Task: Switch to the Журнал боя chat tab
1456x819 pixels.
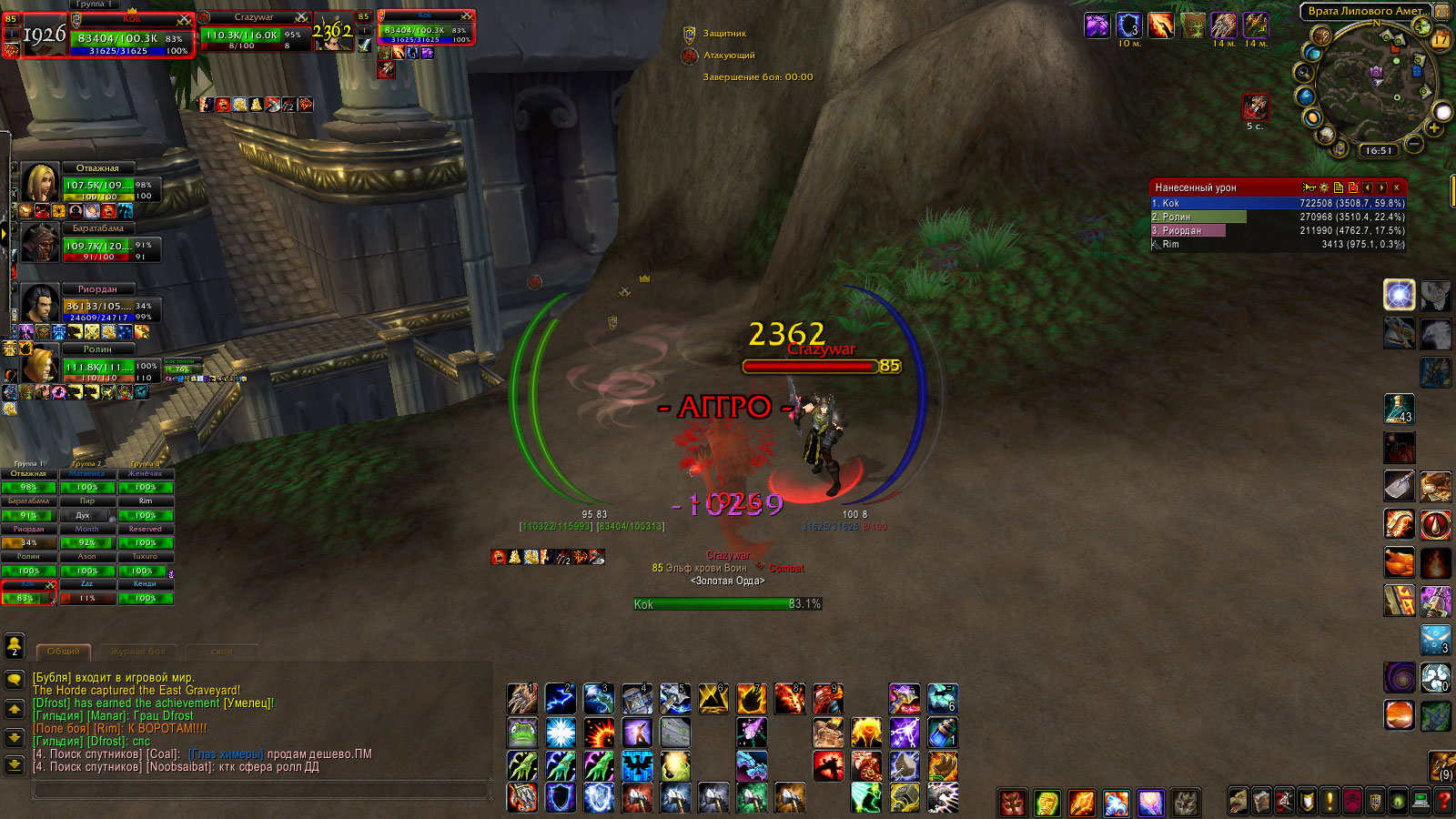Action: [138, 652]
